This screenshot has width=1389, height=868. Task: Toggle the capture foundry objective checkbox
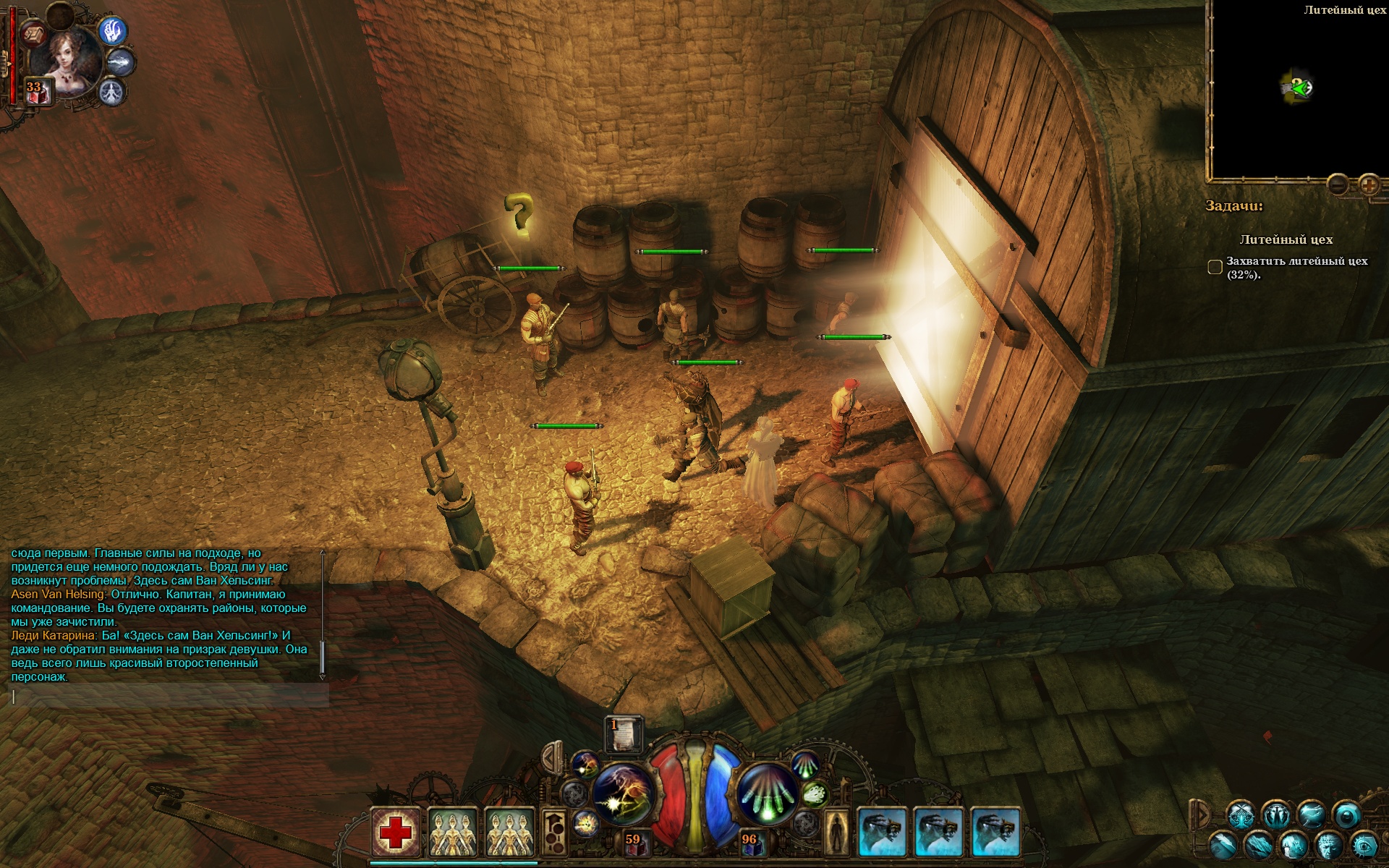(x=1215, y=268)
